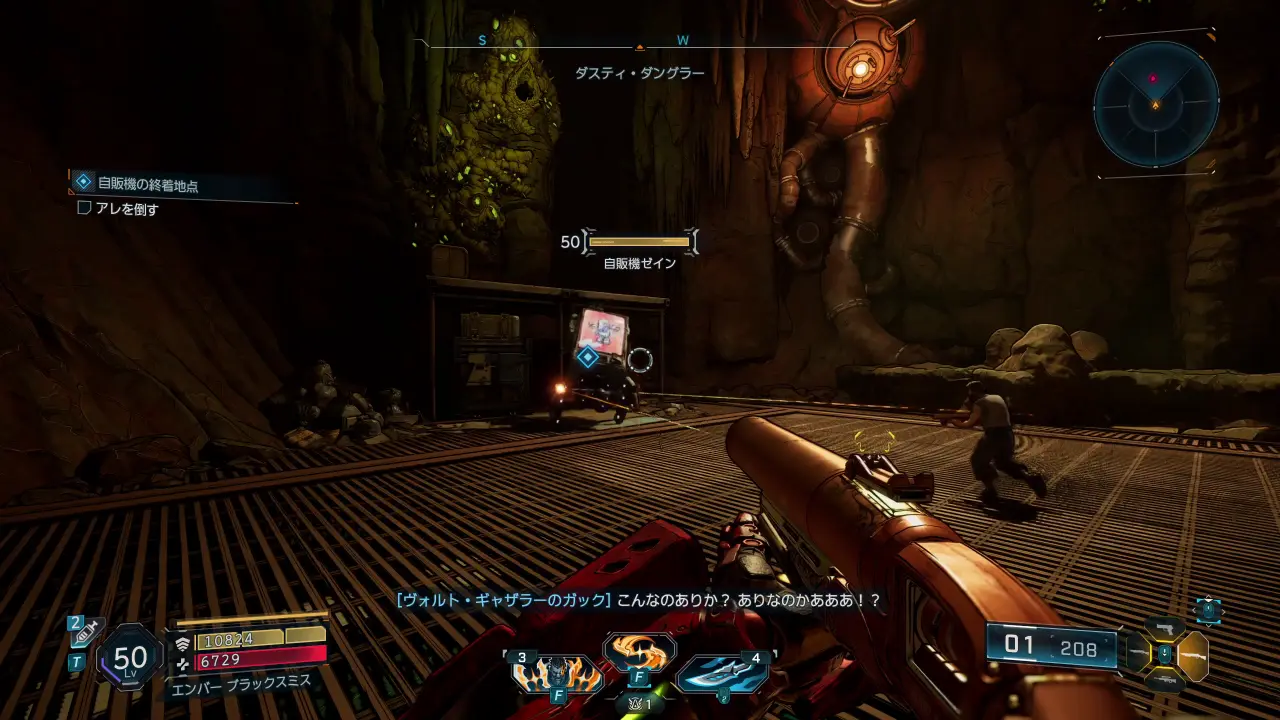Image resolution: width=1280 pixels, height=720 pixels.
Task: Use the blue throwing knife ordnance
Action: click(x=722, y=674)
